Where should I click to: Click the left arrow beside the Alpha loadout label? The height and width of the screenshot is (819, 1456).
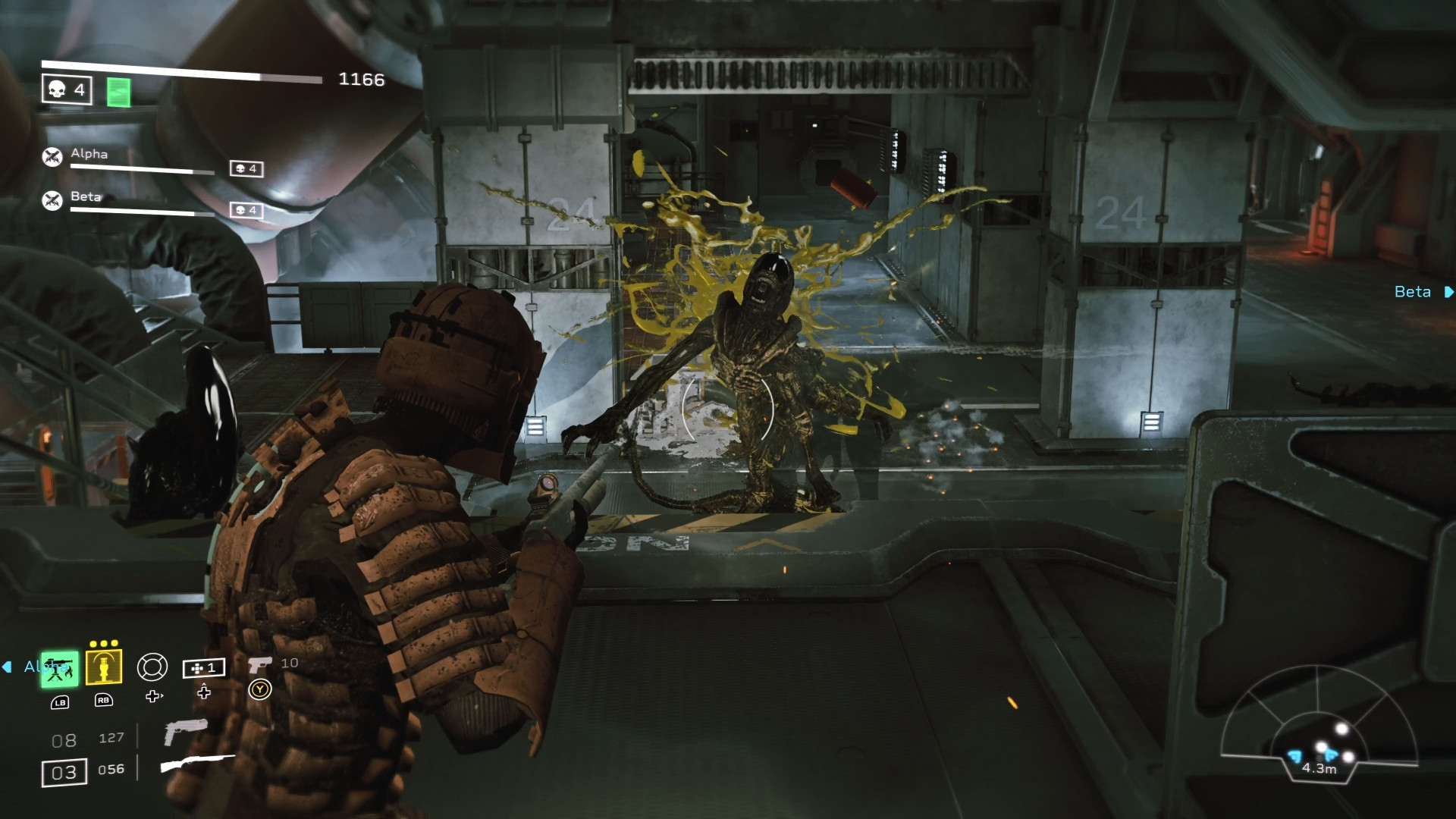[x=8, y=667]
